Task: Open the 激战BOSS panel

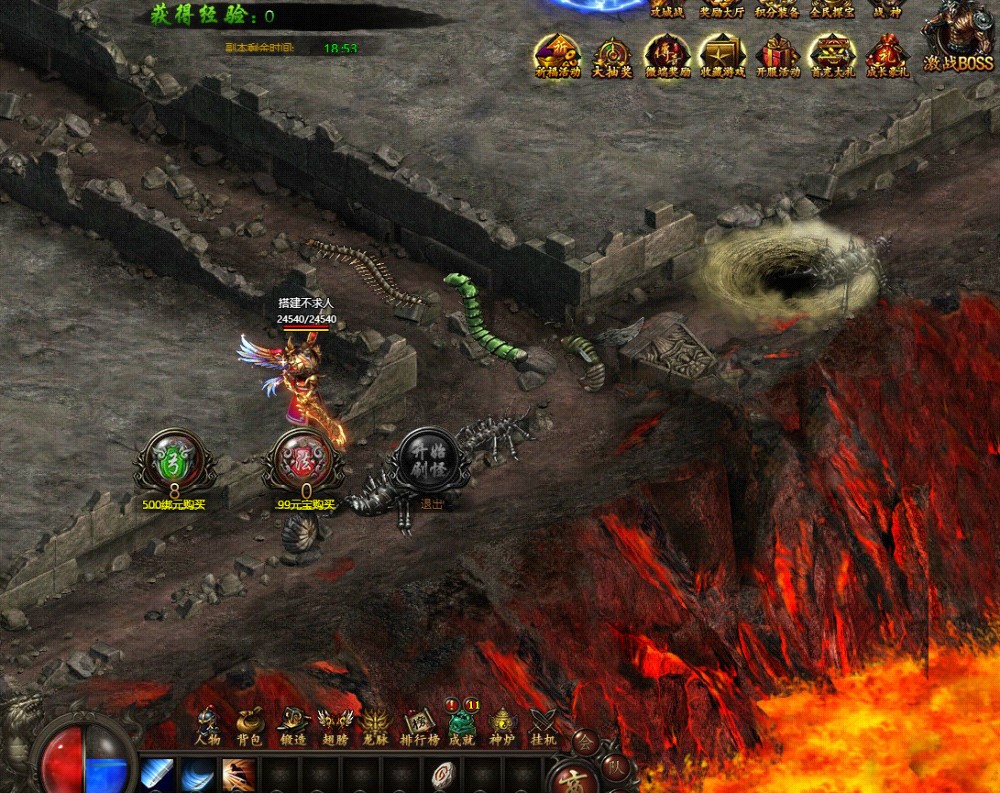Action: pos(958,40)
